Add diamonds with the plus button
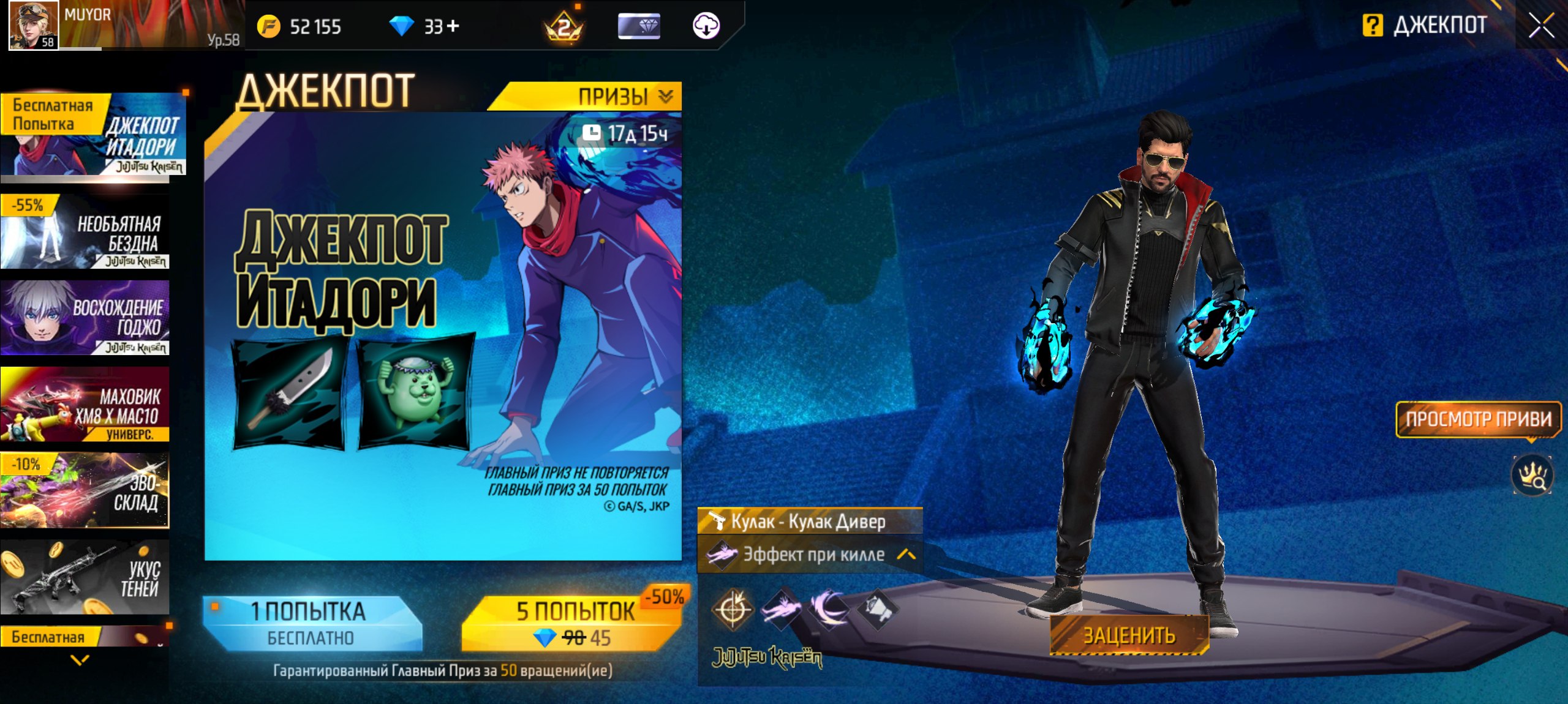Viewport: 1568px width, 704px height. coord(453,26)
